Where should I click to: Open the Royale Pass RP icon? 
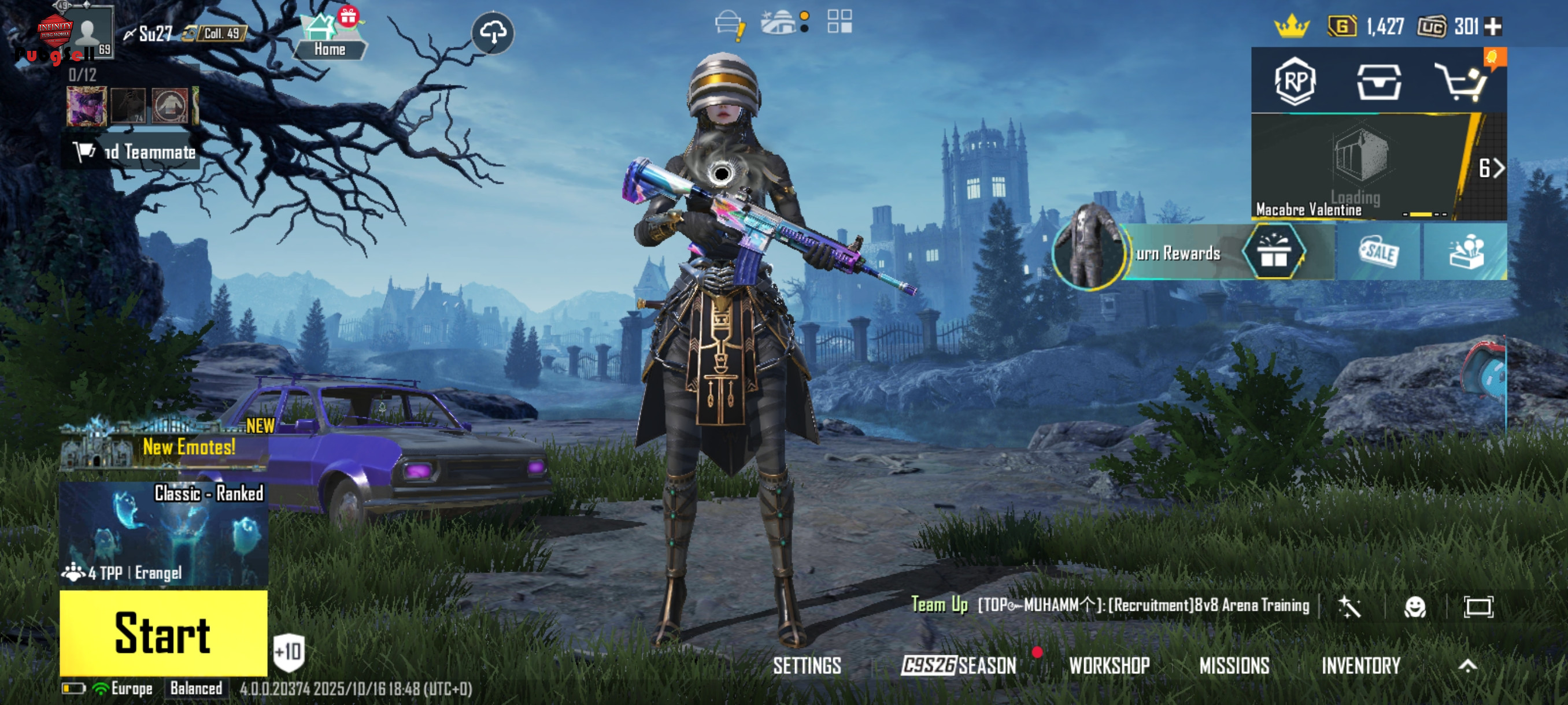point(1295,81)
